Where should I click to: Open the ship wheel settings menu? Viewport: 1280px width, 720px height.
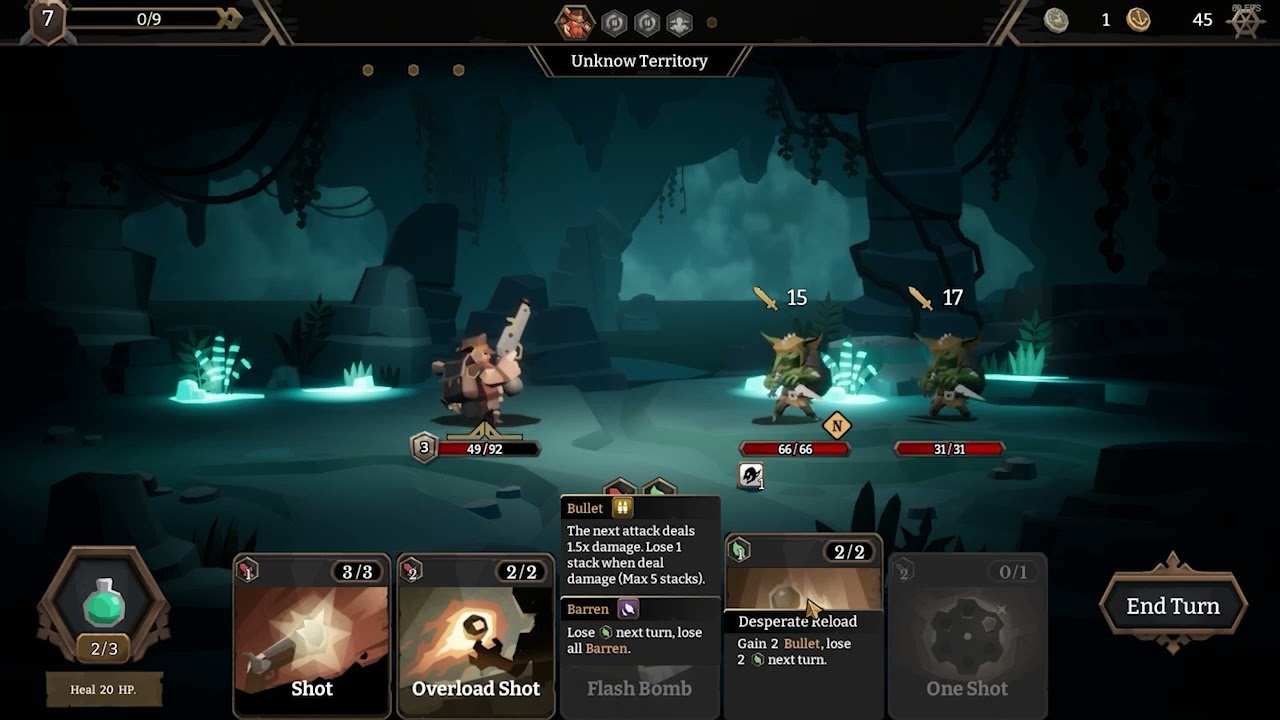(x=1246, y=21)
